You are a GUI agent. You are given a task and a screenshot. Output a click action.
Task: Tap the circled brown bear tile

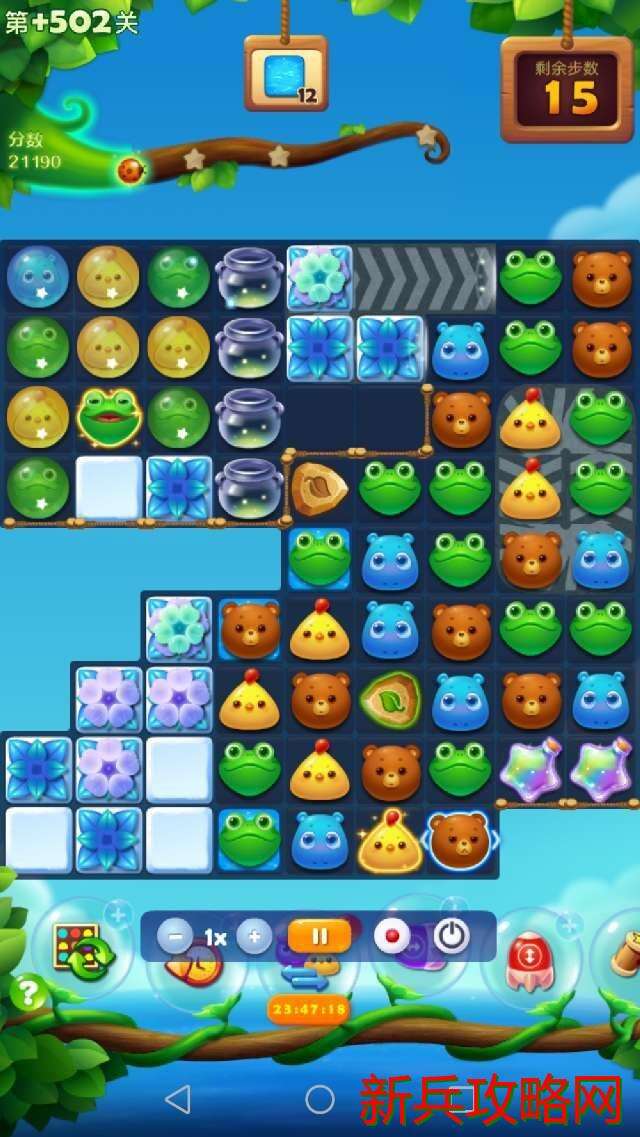click(460, 840)
